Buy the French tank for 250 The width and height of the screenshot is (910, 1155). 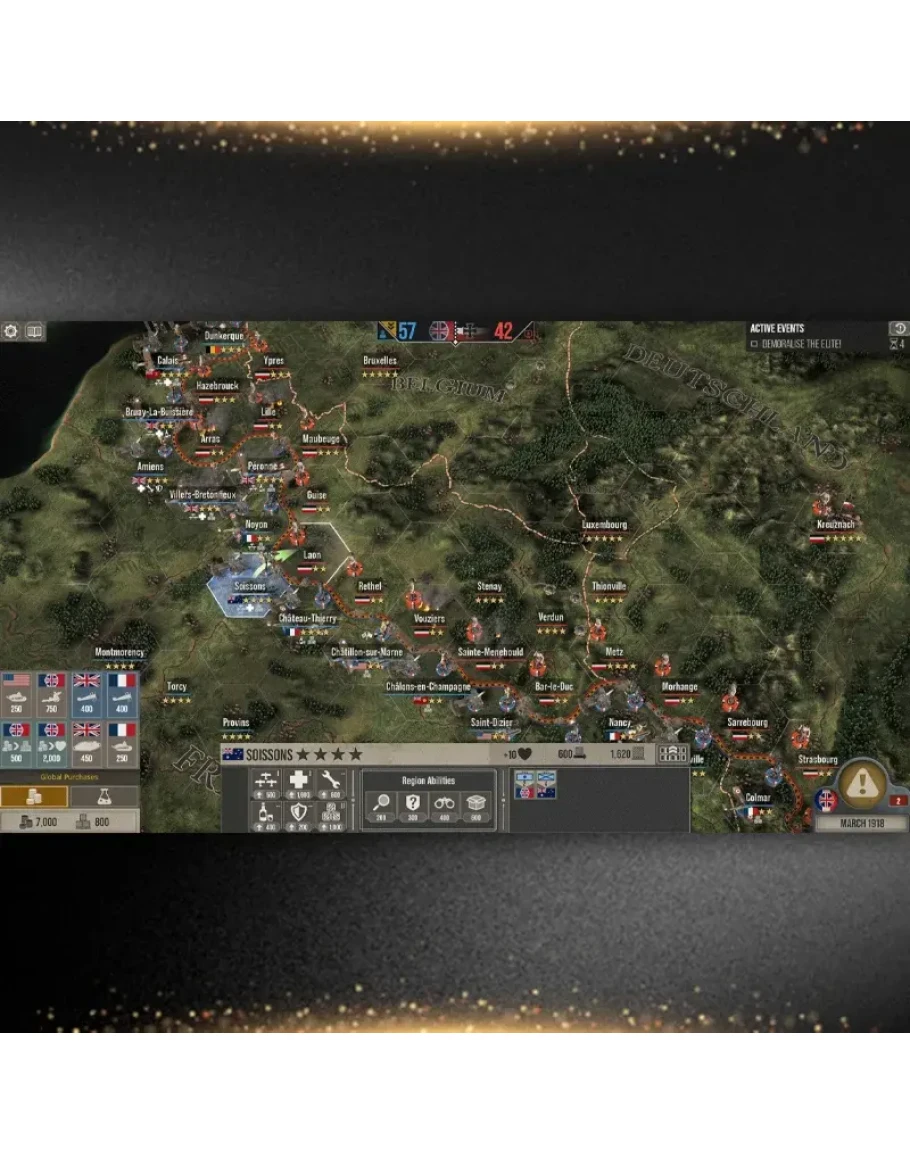tap(121, 743)
